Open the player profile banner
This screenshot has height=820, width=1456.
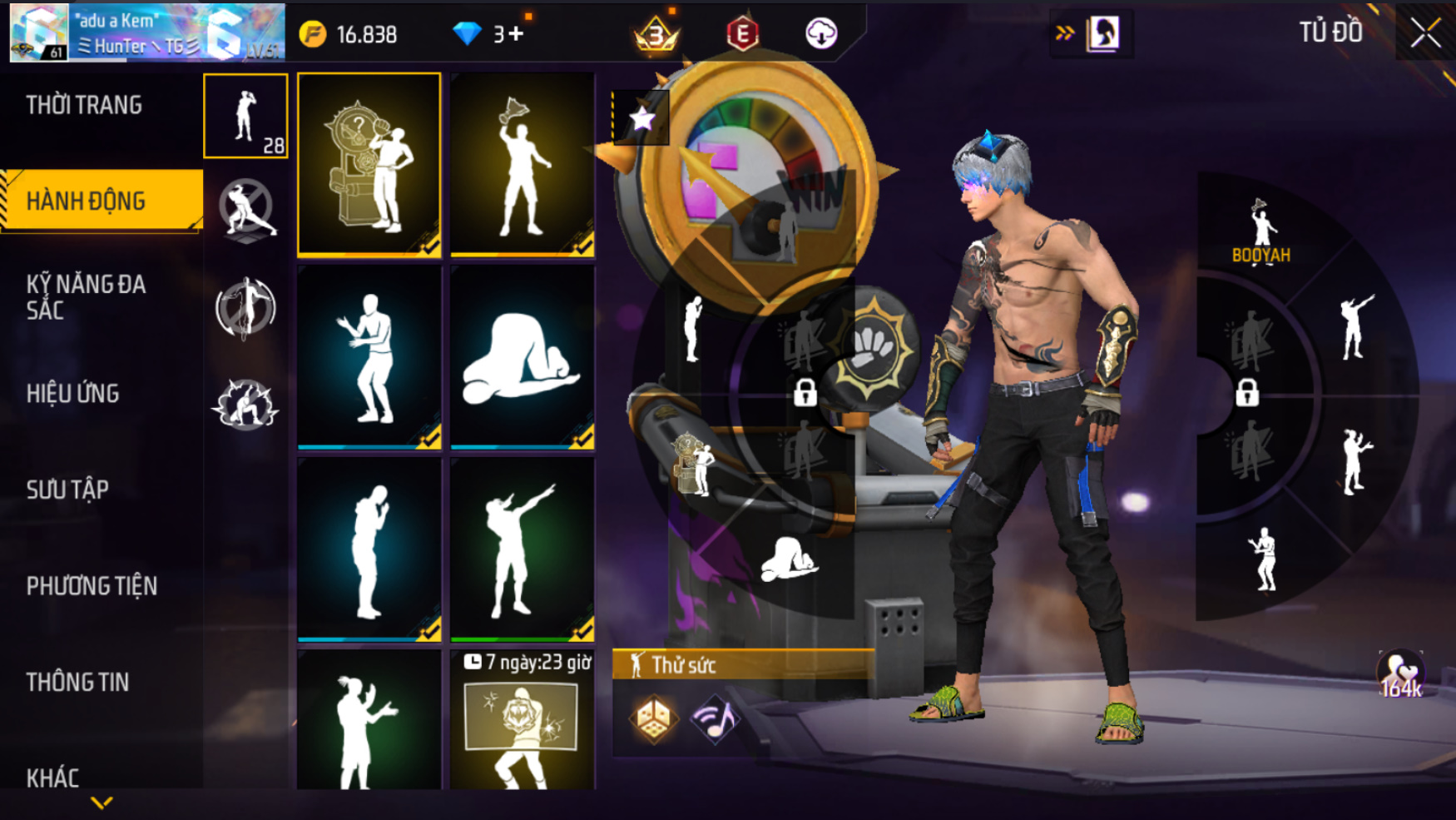click(146, 33)
